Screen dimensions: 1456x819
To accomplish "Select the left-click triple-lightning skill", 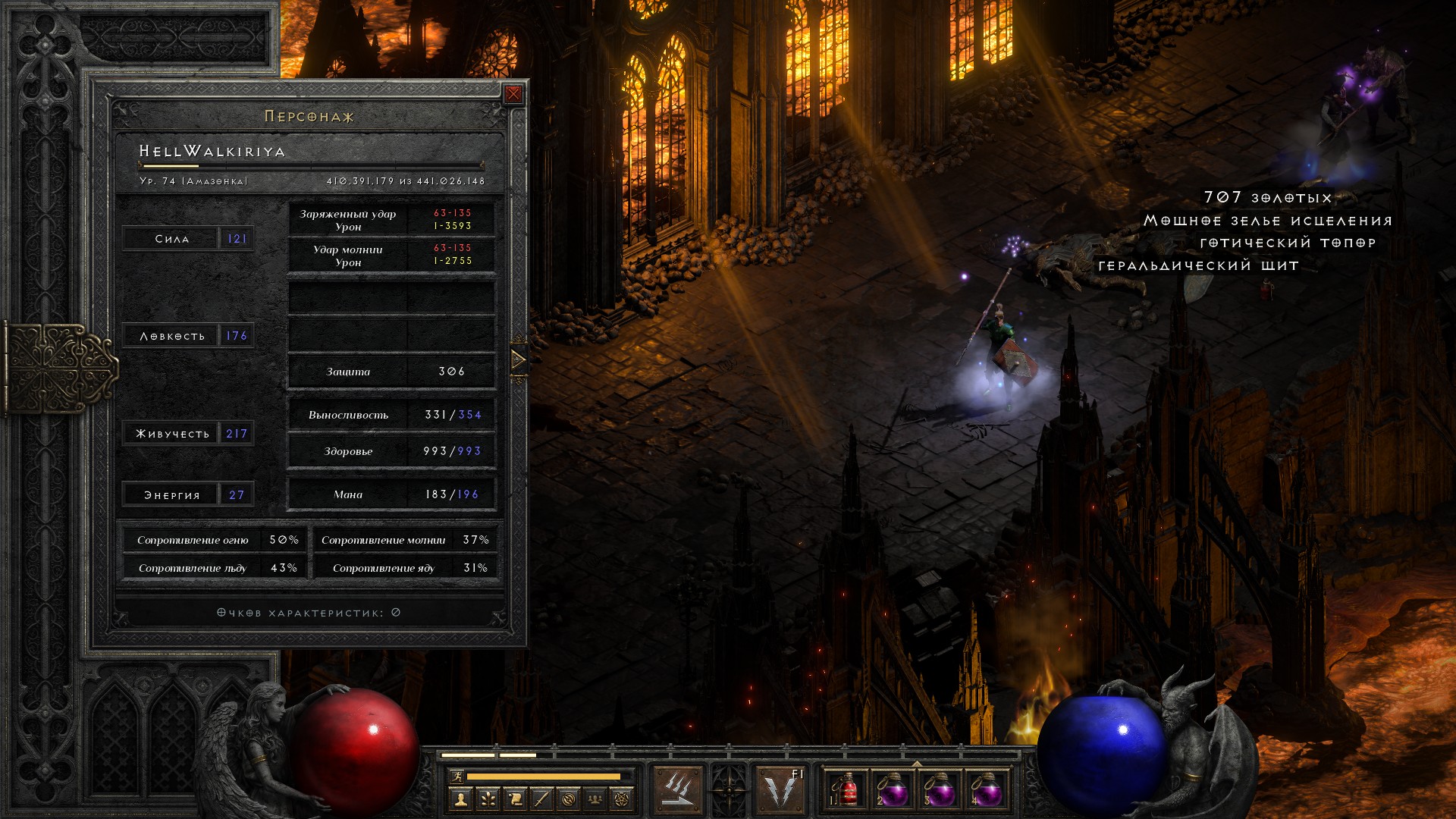I will click(x=677, y=789).
